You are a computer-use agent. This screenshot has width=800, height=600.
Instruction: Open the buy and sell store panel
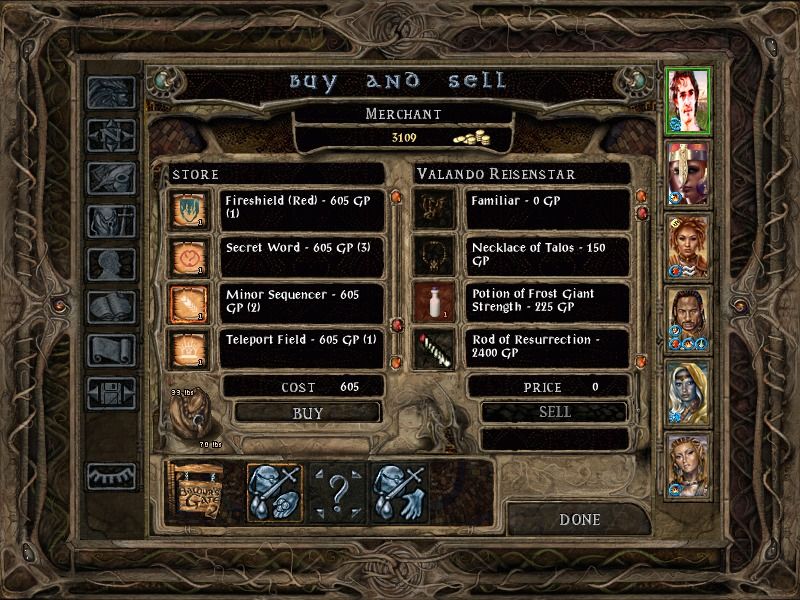(x=275, y=491)
